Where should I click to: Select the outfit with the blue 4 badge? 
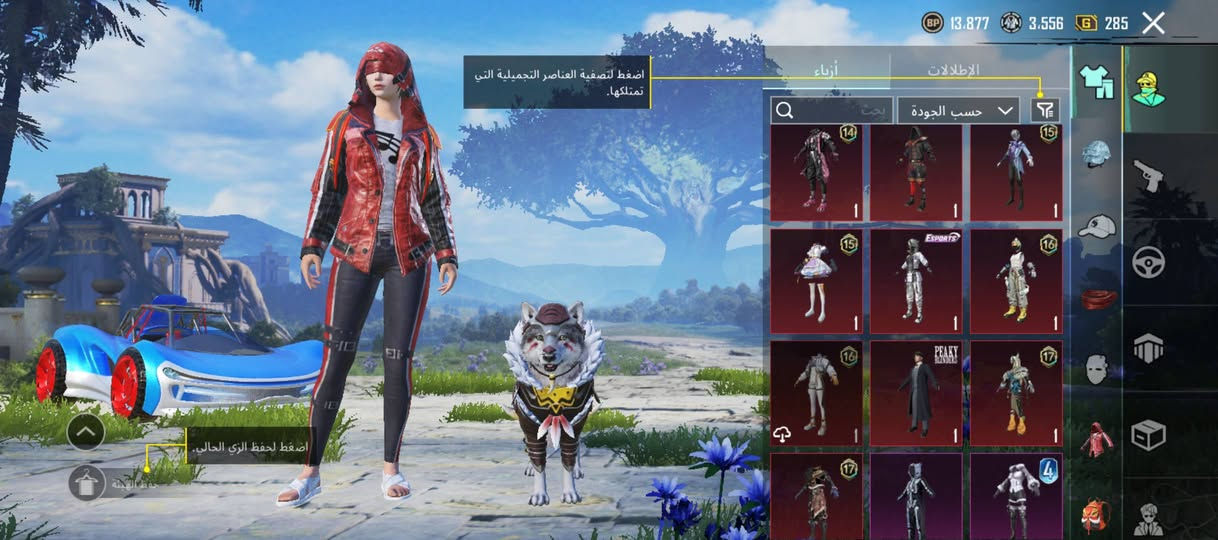coord(1016,495)
